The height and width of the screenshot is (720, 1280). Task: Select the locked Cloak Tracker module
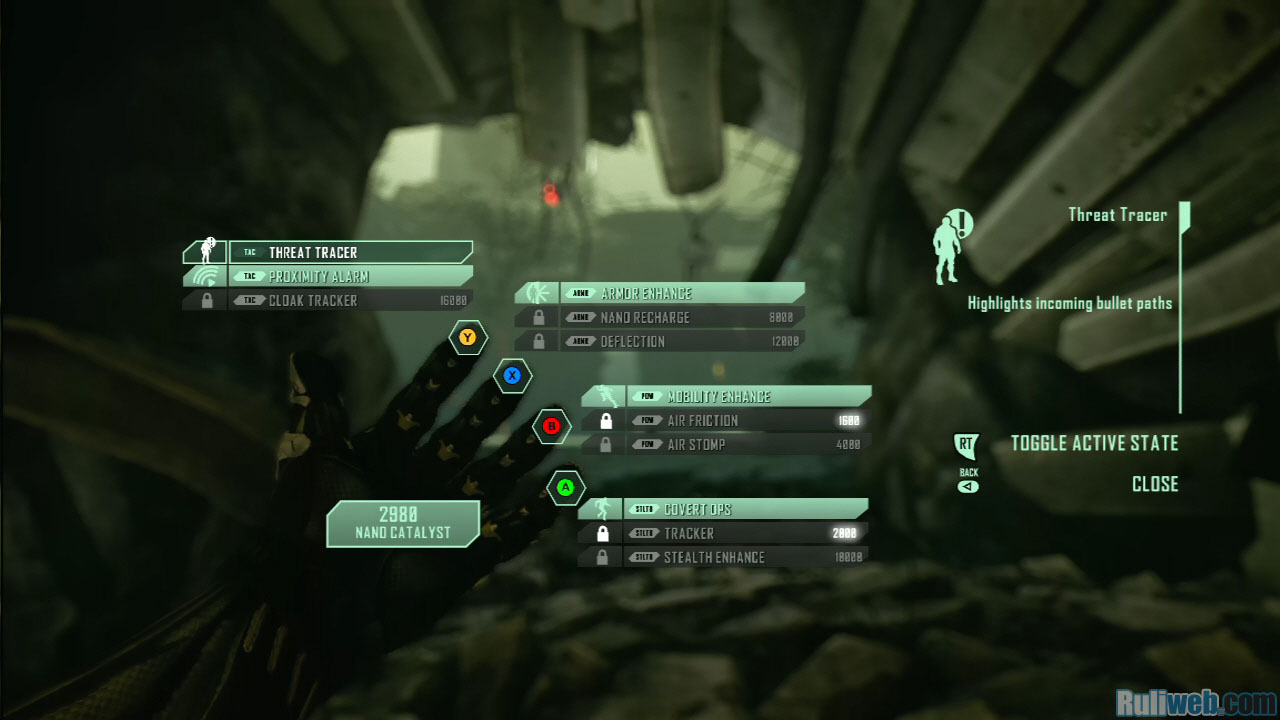(x=349, y=301)
